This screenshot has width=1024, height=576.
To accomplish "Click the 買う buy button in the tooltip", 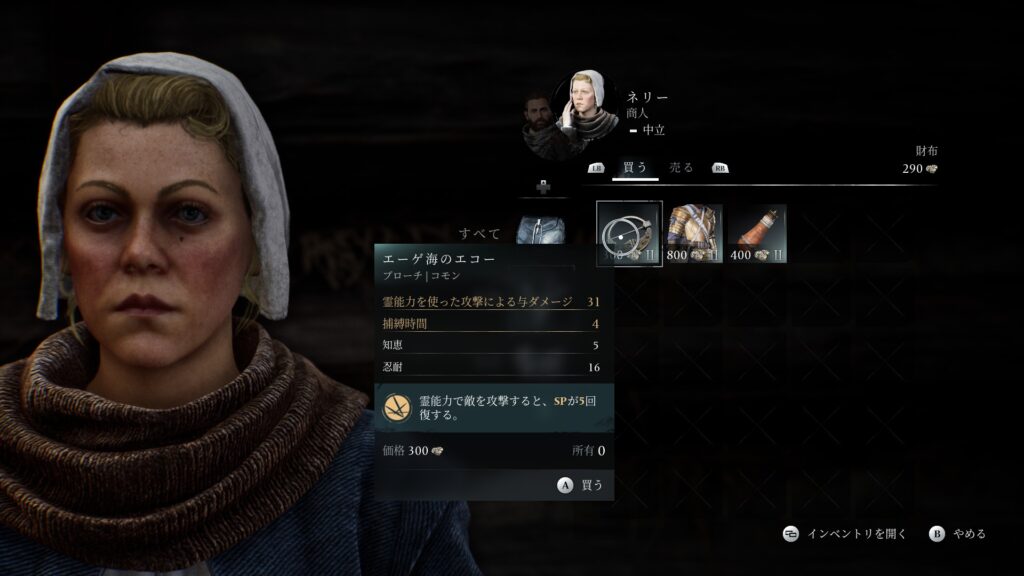I will click(581, 485).
